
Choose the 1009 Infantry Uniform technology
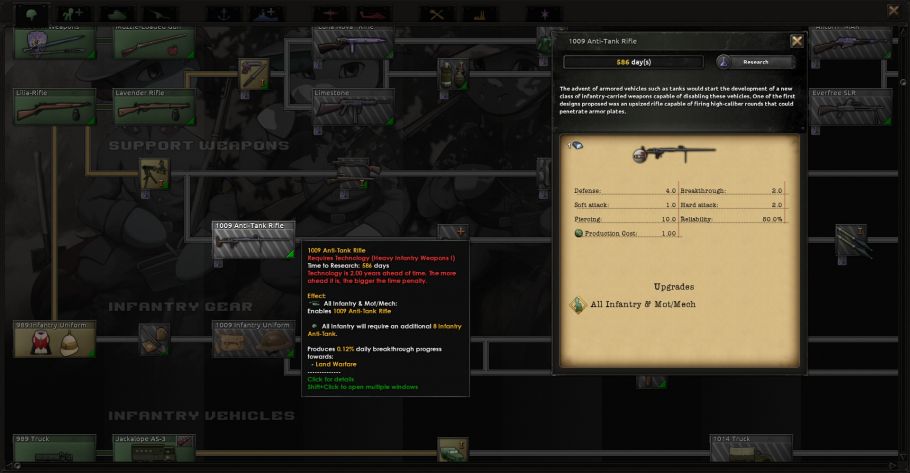(254, 339)
